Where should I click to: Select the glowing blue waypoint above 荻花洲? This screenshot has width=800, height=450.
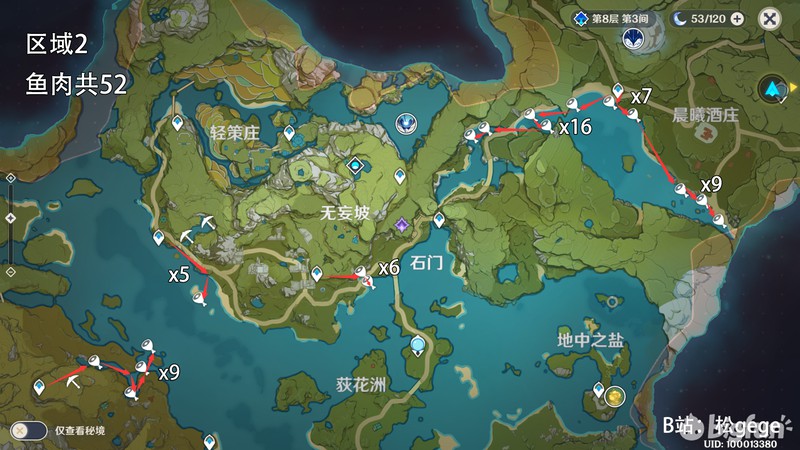coord(417,346)
